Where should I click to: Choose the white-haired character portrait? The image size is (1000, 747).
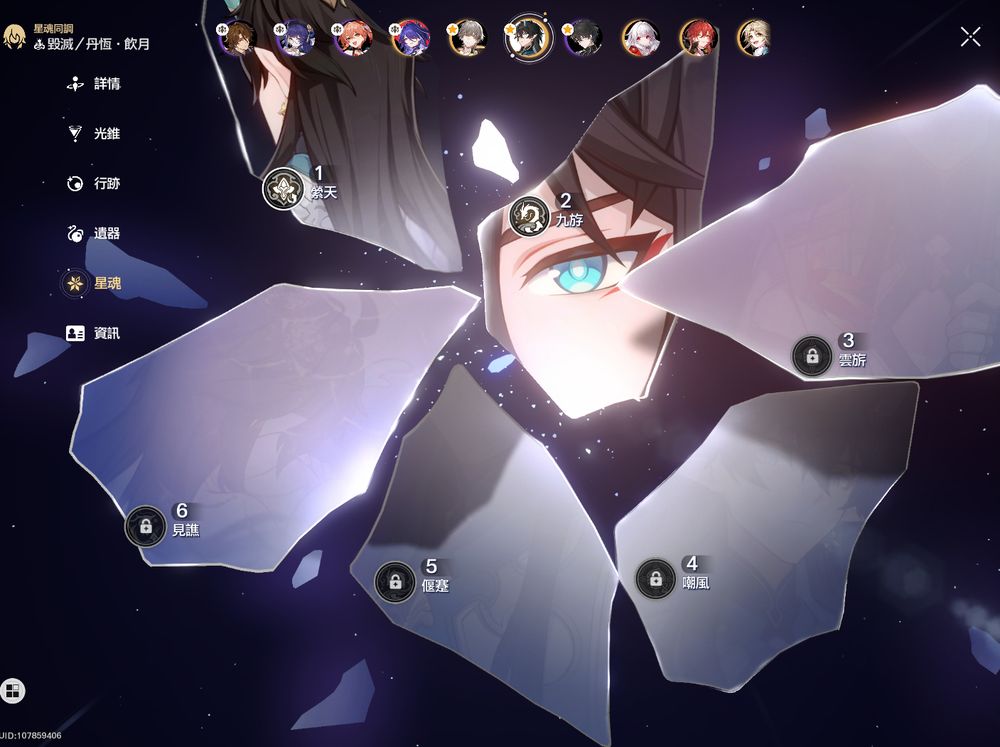point(641,38)
